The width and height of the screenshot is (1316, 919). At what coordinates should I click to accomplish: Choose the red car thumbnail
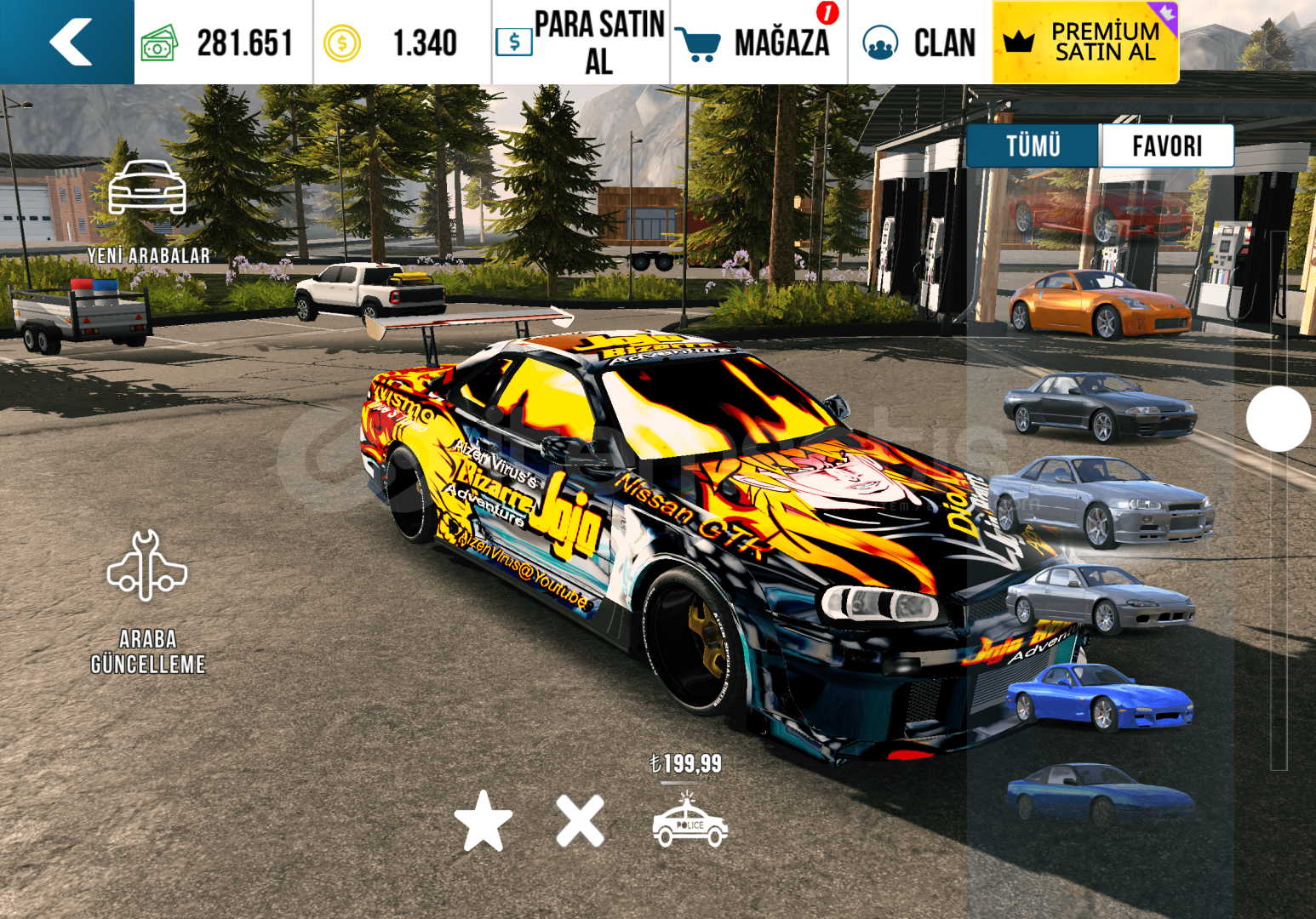tap(1100, 213)
